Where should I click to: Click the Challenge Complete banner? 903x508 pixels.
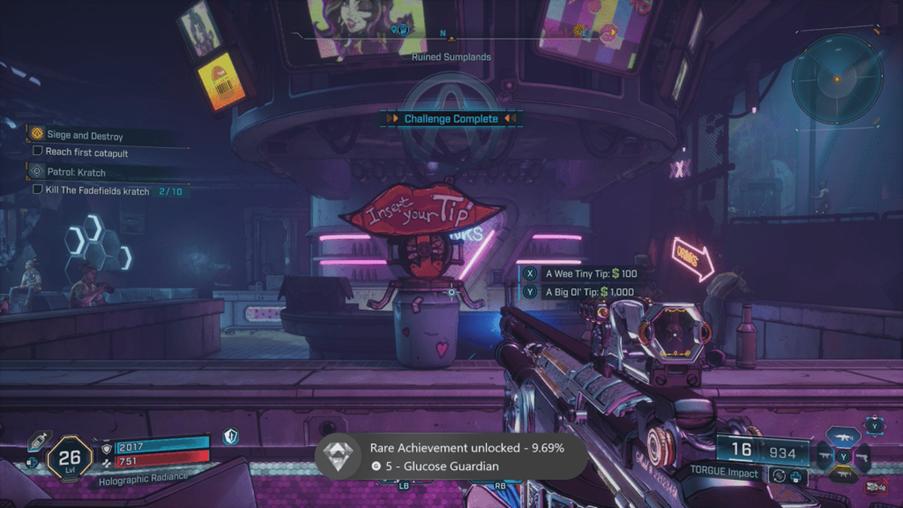pos(451,118)
